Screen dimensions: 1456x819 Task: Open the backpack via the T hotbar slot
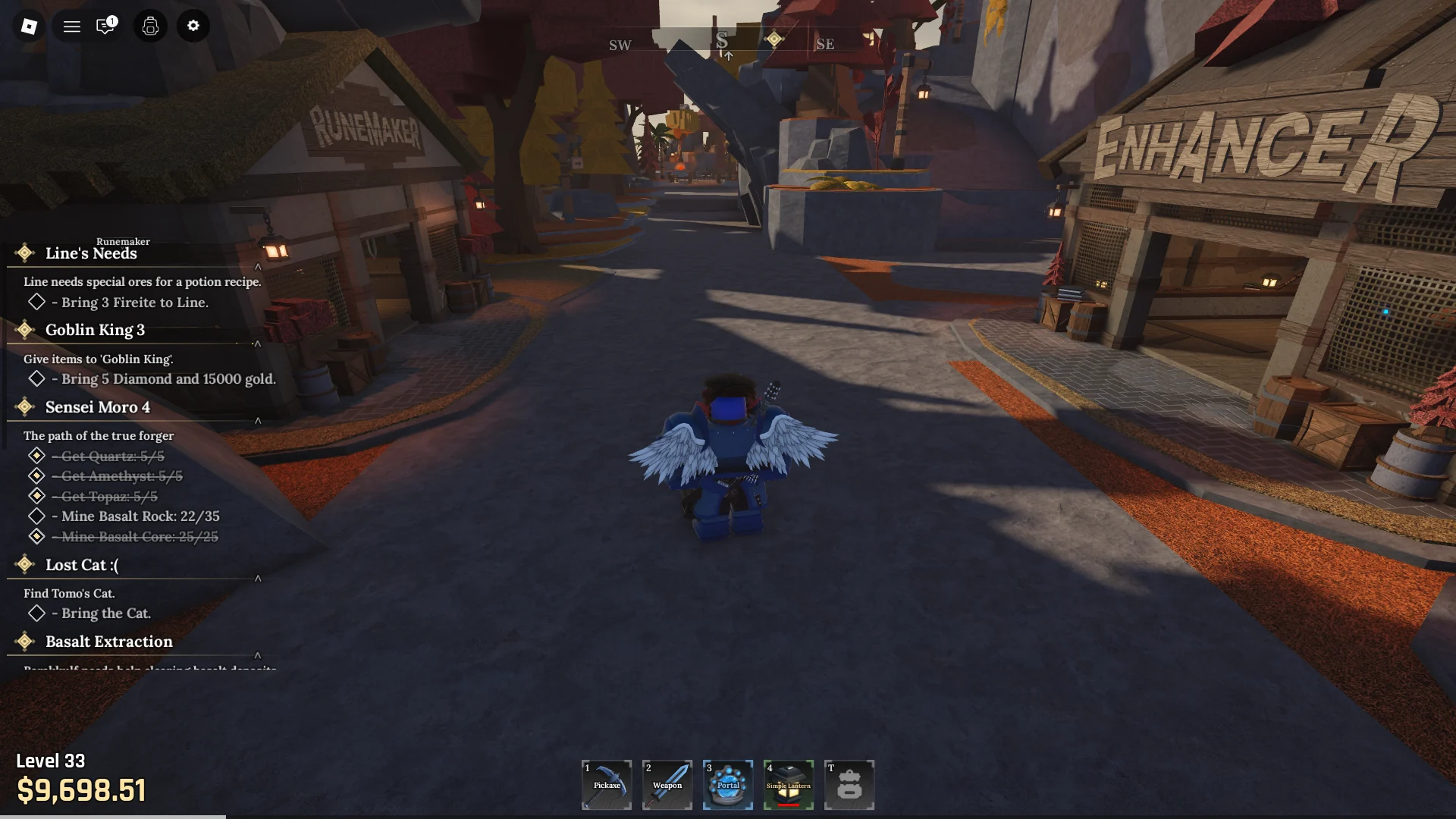tap(849, 785)
